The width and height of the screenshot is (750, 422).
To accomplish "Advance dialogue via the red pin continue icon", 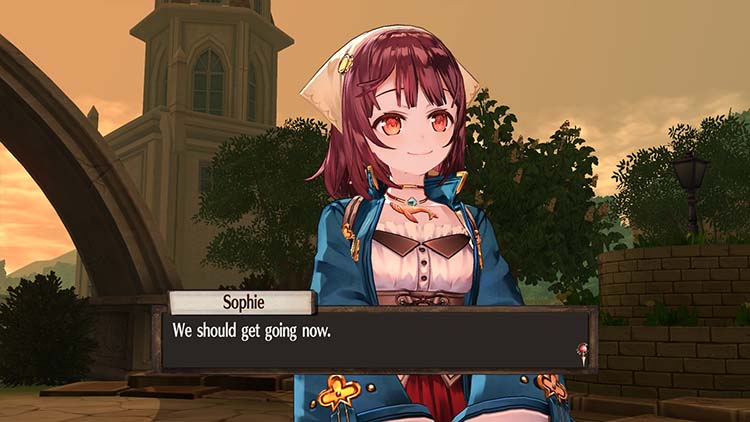I will point(581,352).
